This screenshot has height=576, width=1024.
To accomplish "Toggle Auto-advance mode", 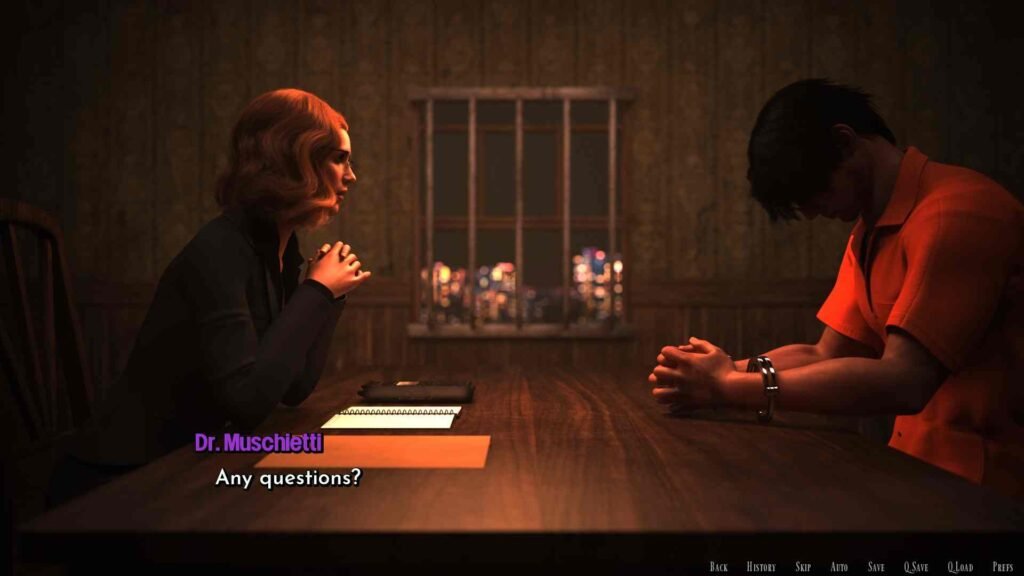I will pos(839,567).
